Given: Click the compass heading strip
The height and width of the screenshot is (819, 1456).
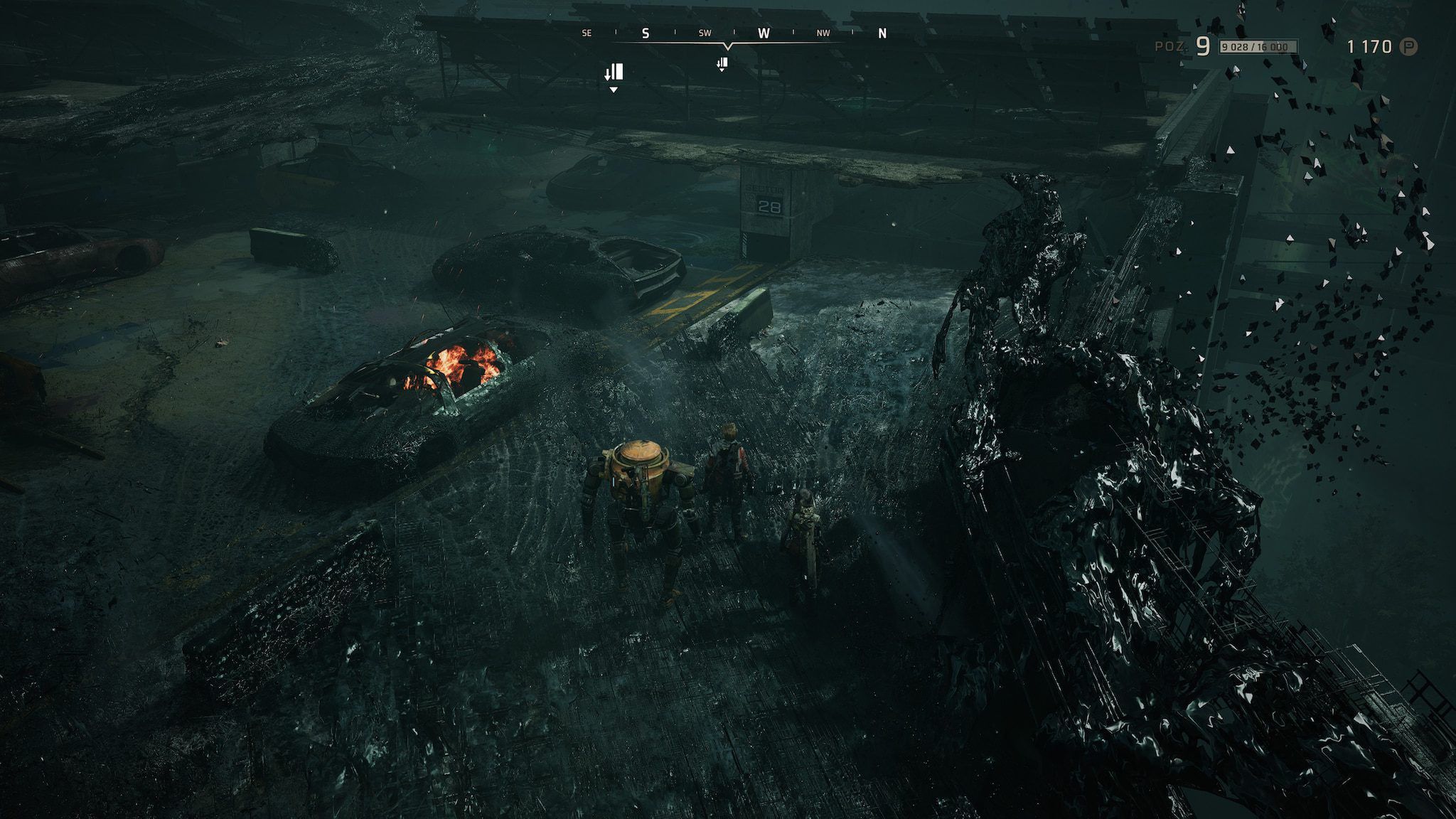Looking at the screenshot, I should pyautogui.click(x=732, y=34).
